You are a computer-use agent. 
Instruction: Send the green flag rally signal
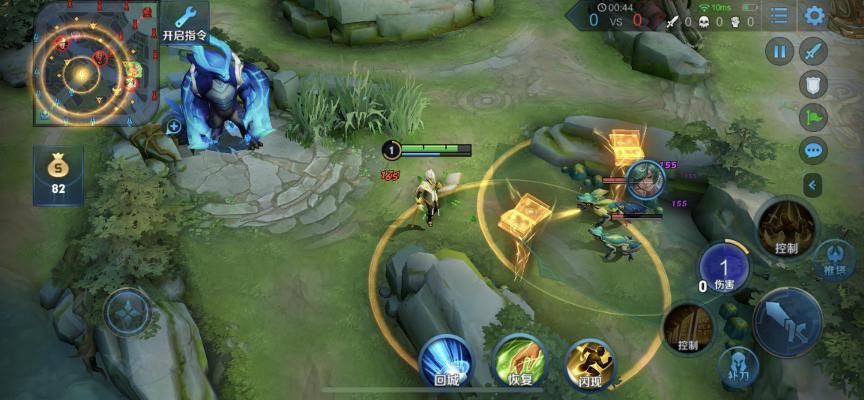click(x=814, y=117)
